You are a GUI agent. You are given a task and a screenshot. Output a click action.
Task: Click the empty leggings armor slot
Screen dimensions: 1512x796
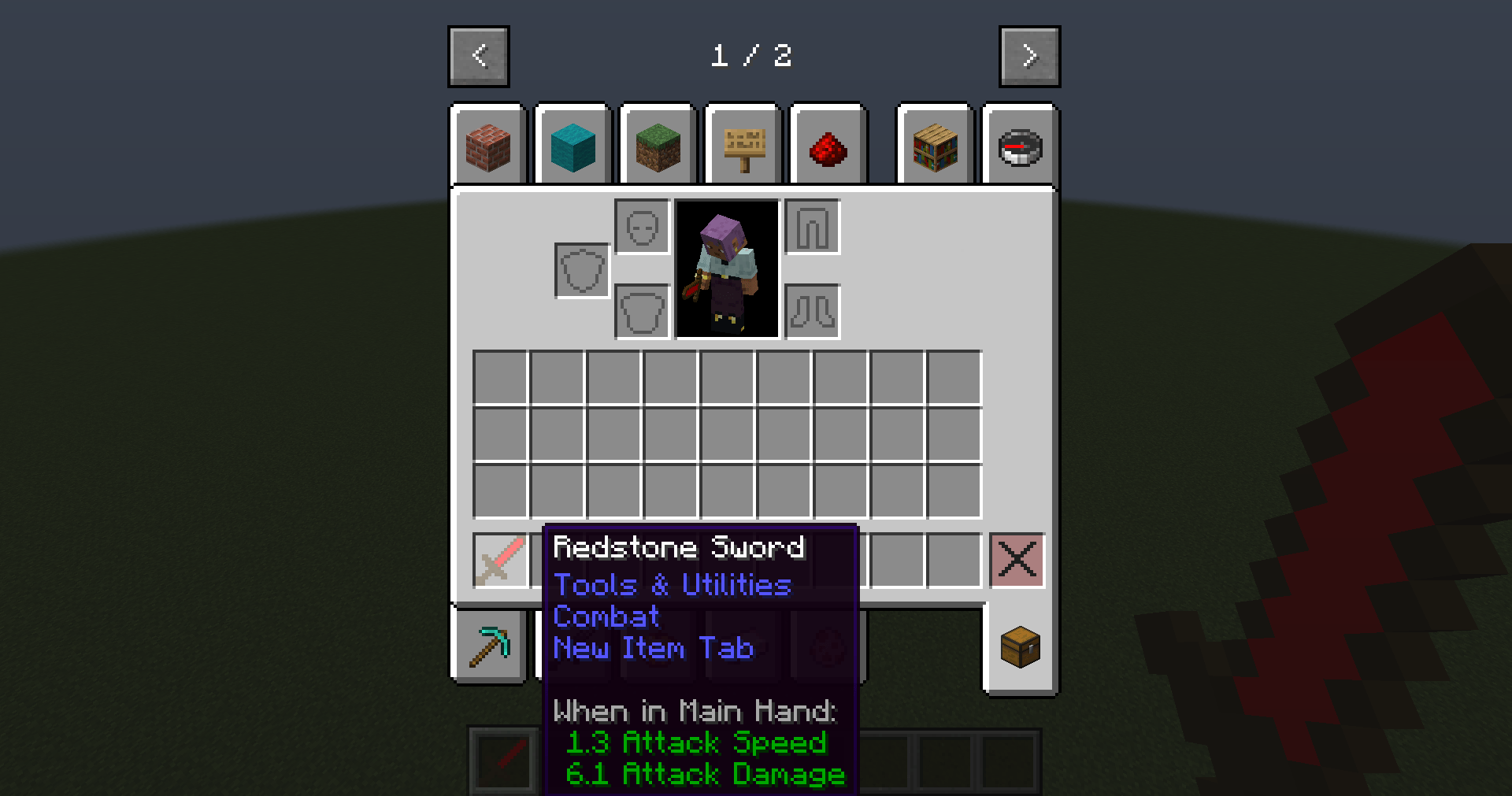812,228
